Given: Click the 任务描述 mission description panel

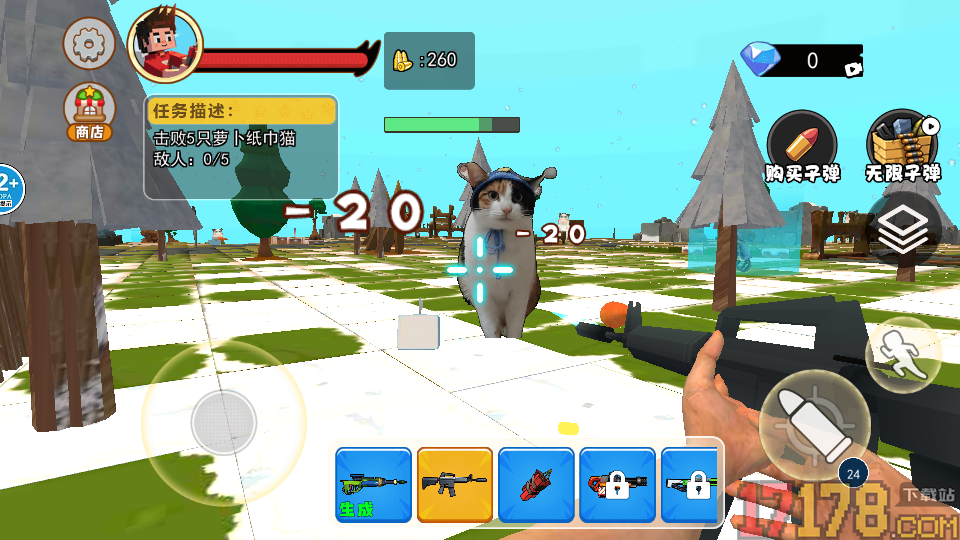Looking at the screenshot, I should tap(241, 146).
